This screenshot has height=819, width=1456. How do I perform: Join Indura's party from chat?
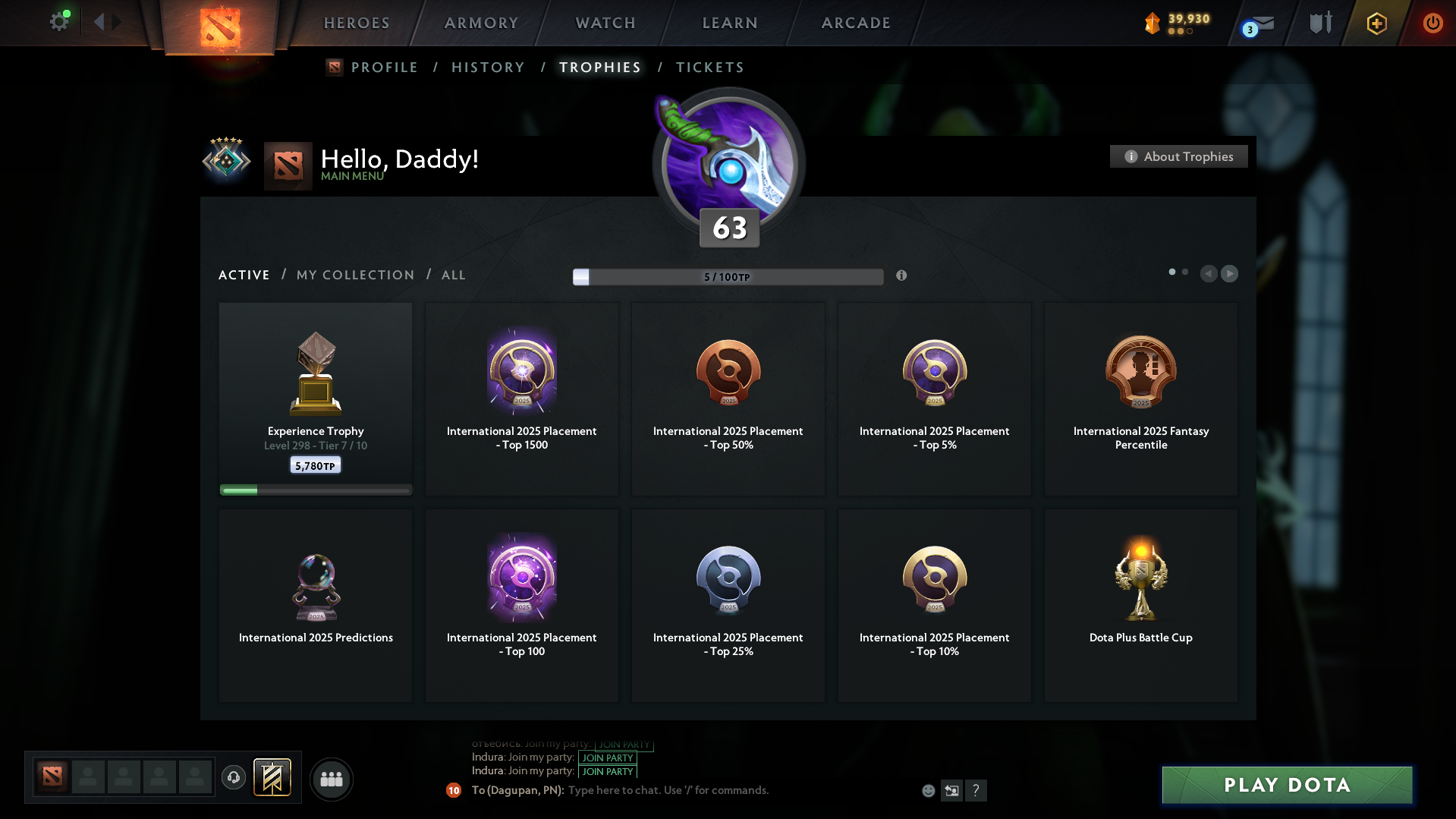point(607,771)
